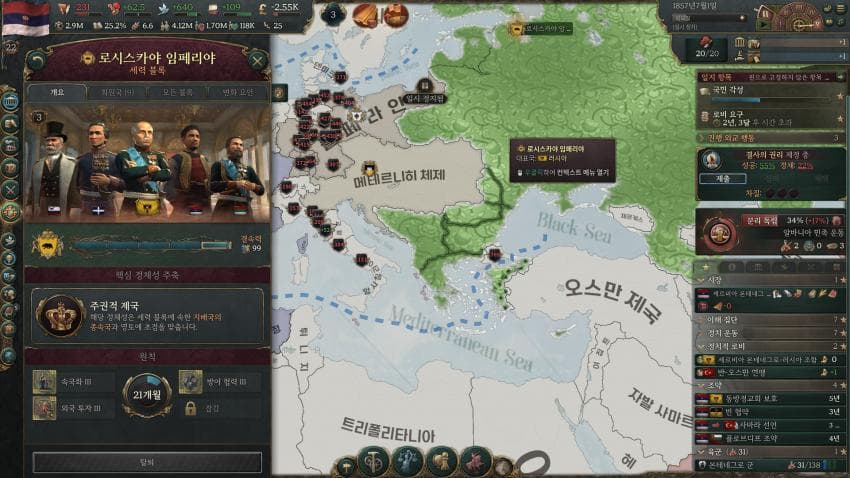
Task: Click the 닫기 button at panel bottom
Action: [x=147, y=462]
